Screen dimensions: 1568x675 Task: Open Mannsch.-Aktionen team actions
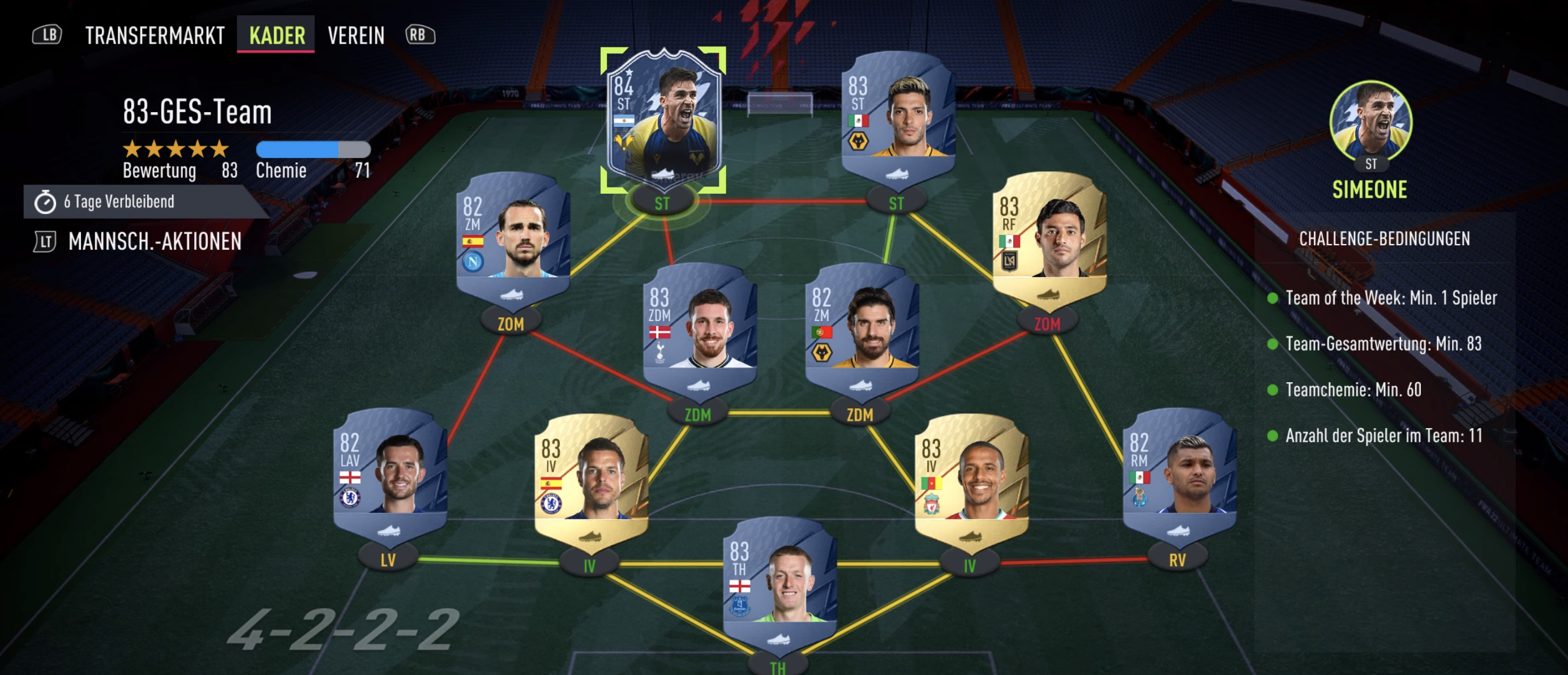coord(155,242)
